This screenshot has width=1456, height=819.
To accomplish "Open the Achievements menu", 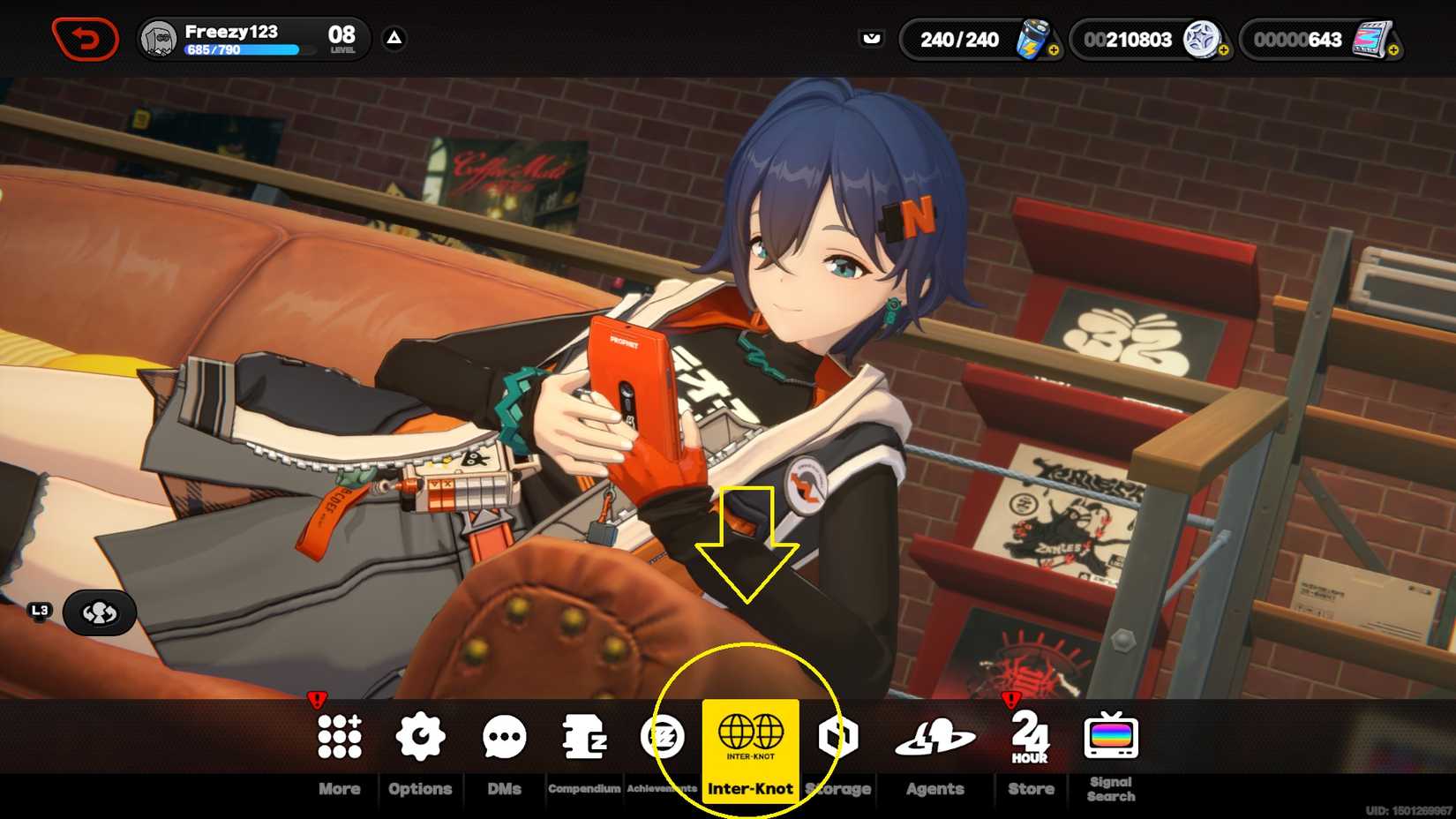I will (x=662, y=737).
